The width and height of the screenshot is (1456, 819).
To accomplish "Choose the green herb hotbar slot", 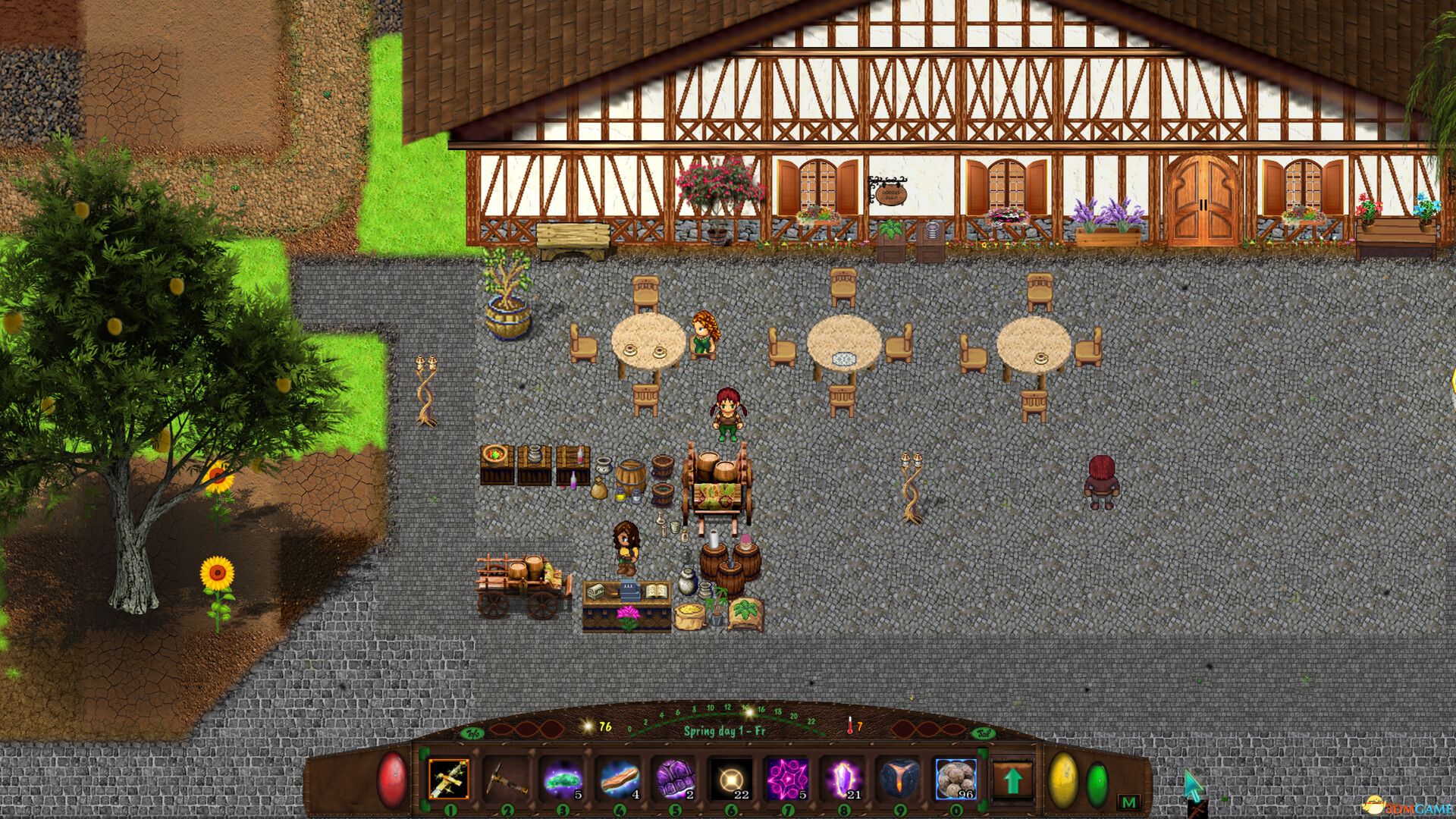I will point(561,780).
